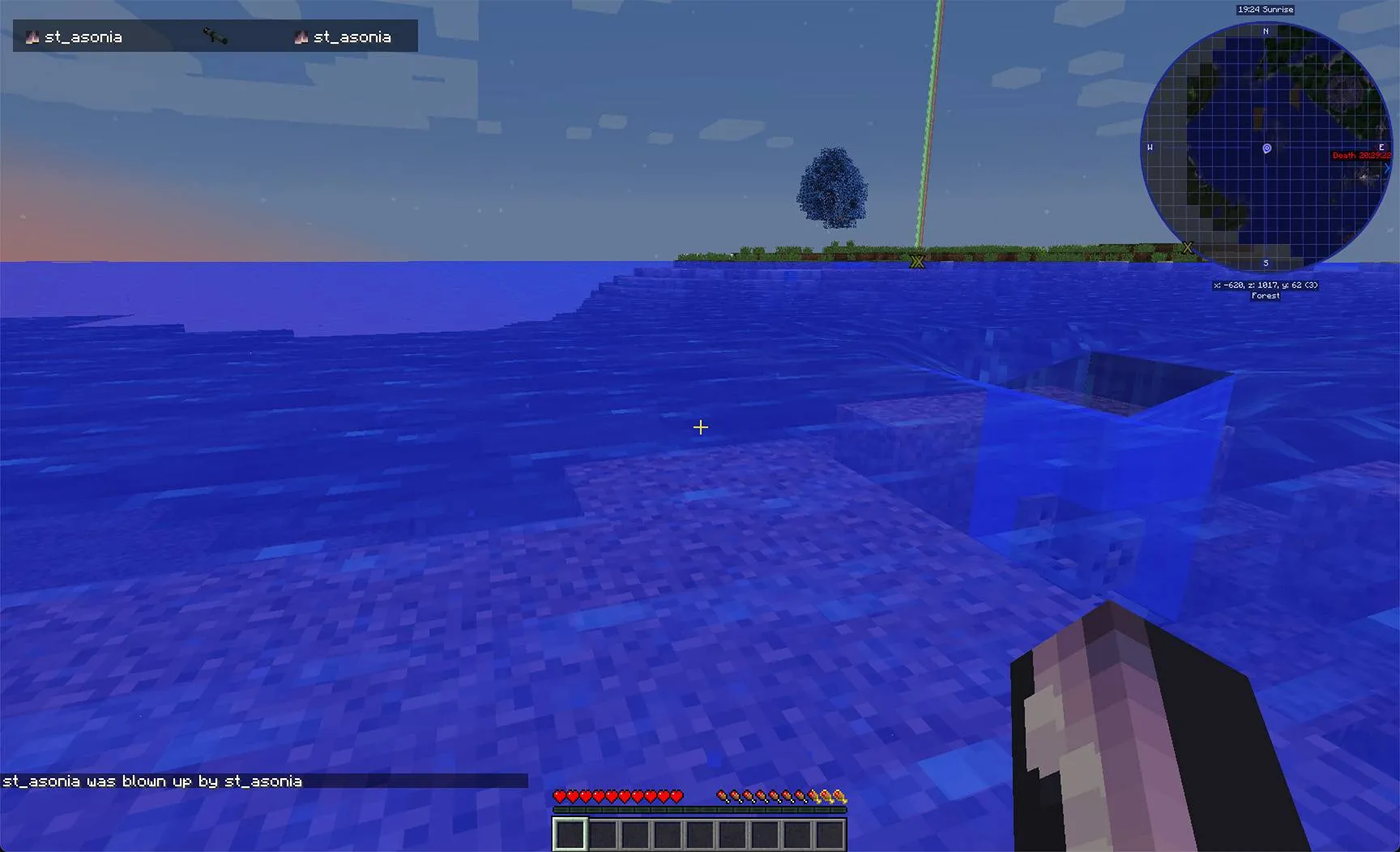The width and height of the screenshot is (1400, 852).
Task: Click the first st_asonia player head icon
Action: click(32, 36)
